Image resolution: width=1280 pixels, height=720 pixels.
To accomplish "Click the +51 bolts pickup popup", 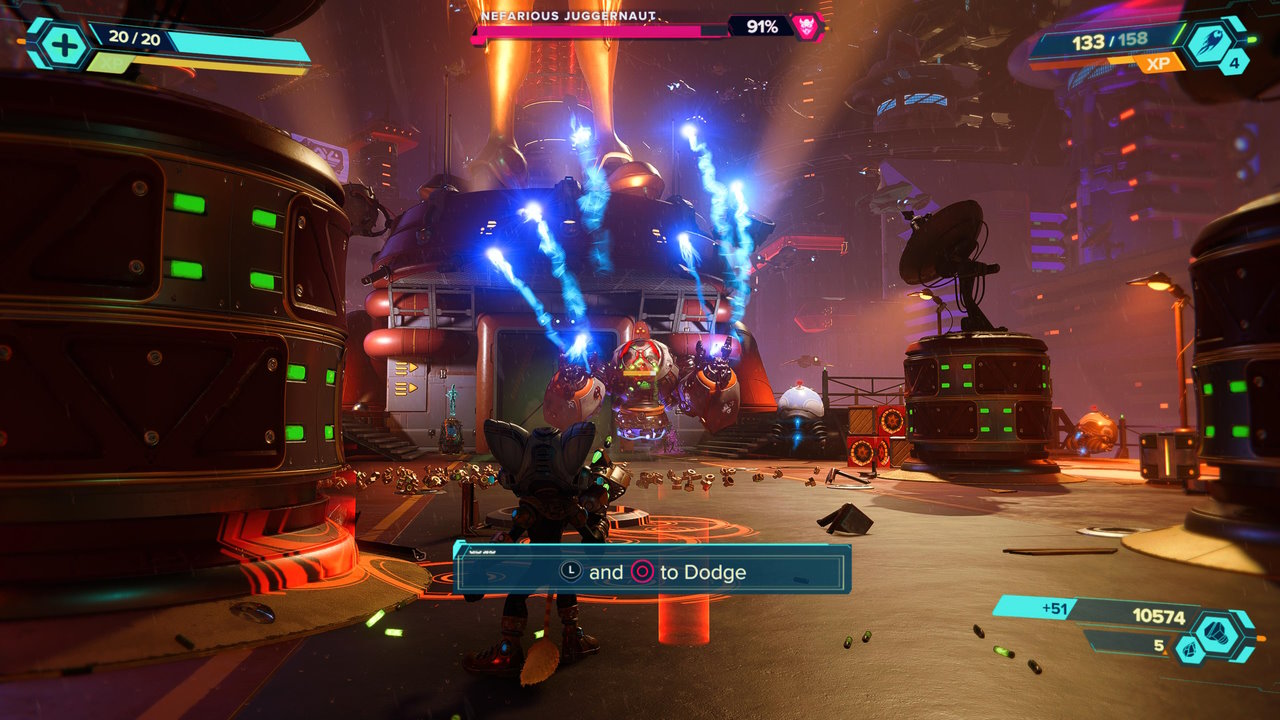I will [1055, 607].
